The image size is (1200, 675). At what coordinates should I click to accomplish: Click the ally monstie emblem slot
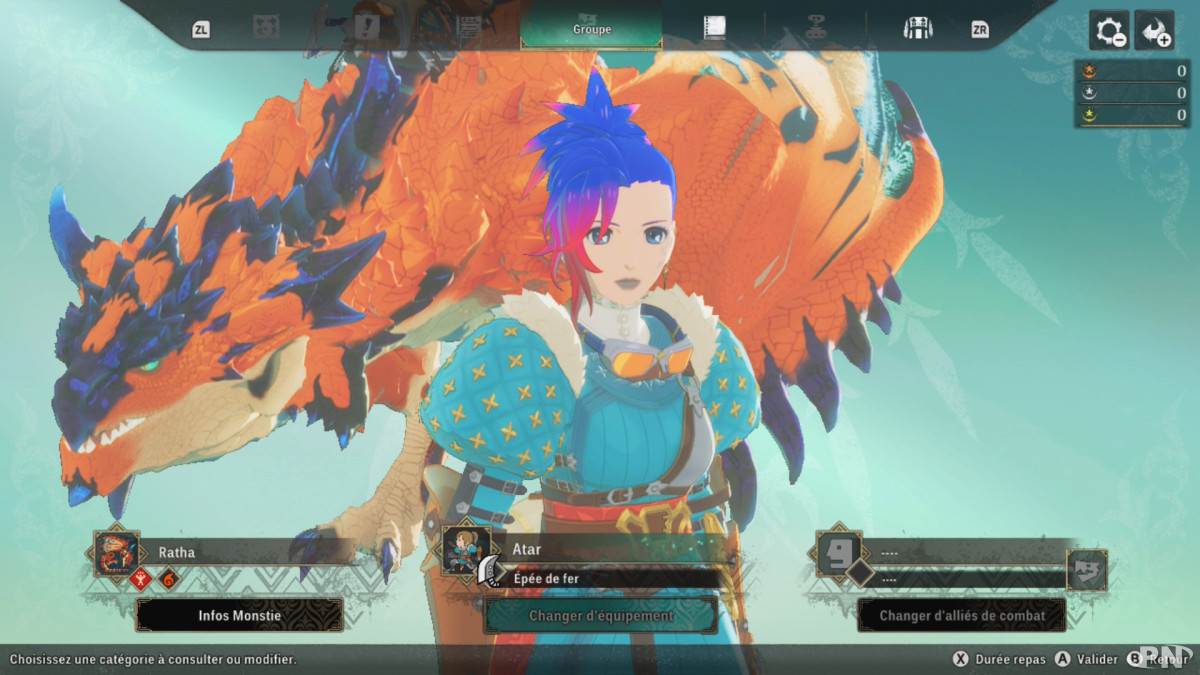point(1086,570)
